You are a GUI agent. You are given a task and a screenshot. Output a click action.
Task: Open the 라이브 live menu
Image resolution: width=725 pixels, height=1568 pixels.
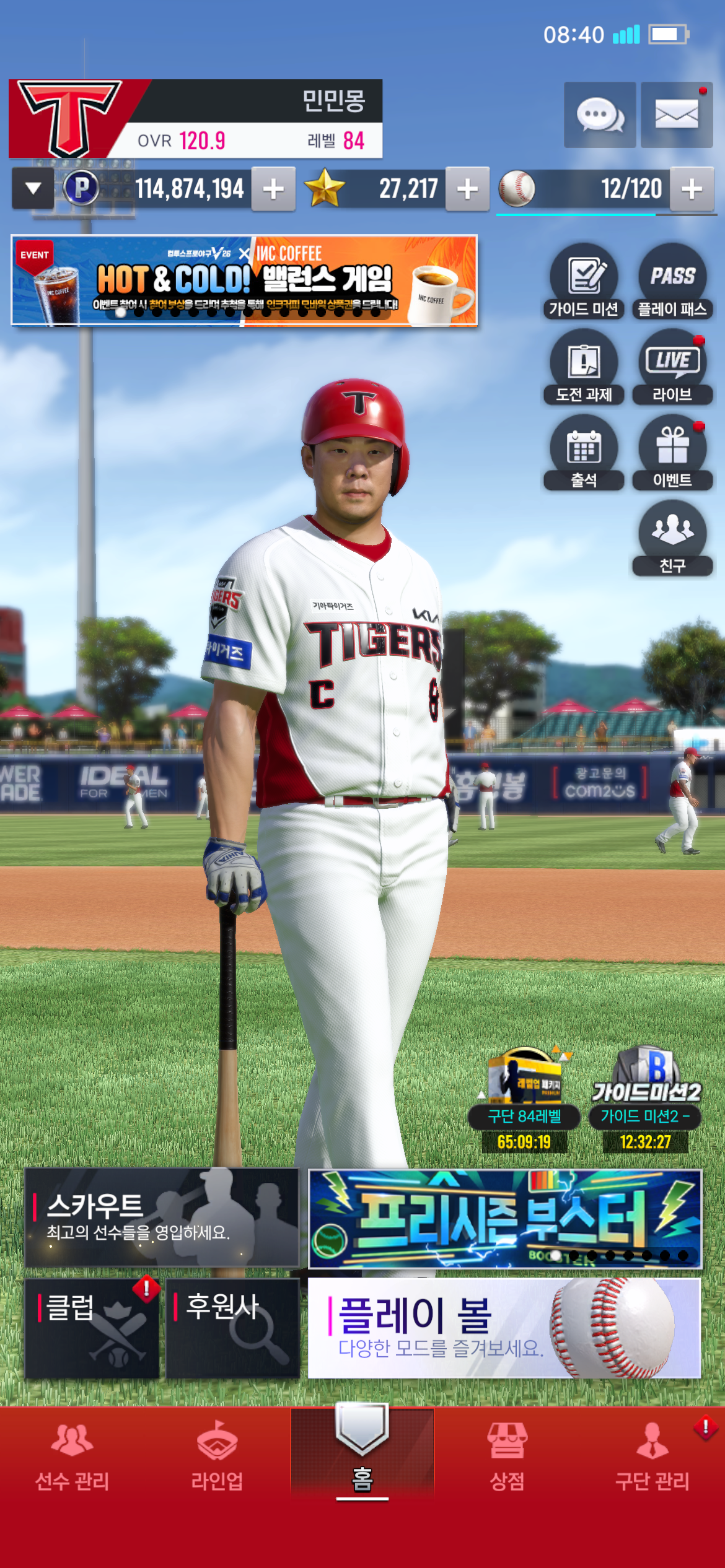point(672,367)
